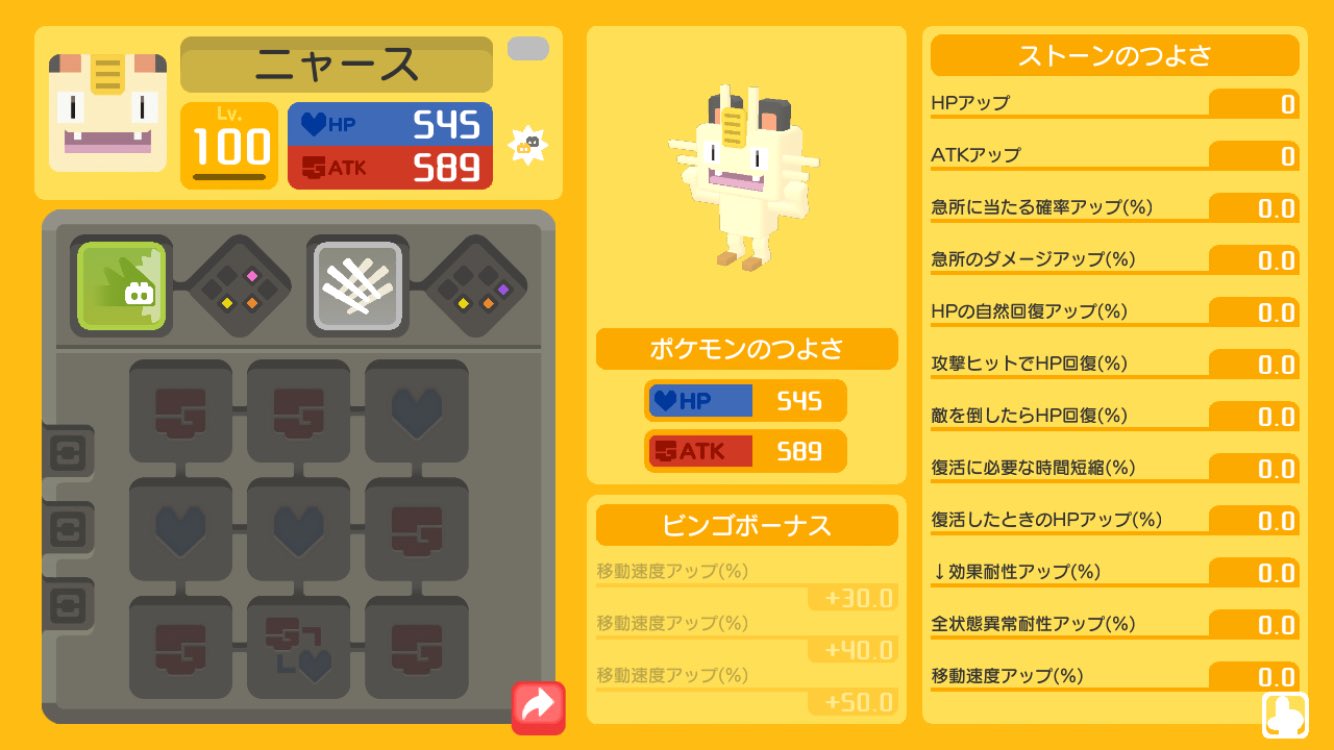Tap the blue HP 545 stat bar
Image resolution: width=1334 pixels, height=750 pixels.
pyautogui.click(x=392, y=123)
